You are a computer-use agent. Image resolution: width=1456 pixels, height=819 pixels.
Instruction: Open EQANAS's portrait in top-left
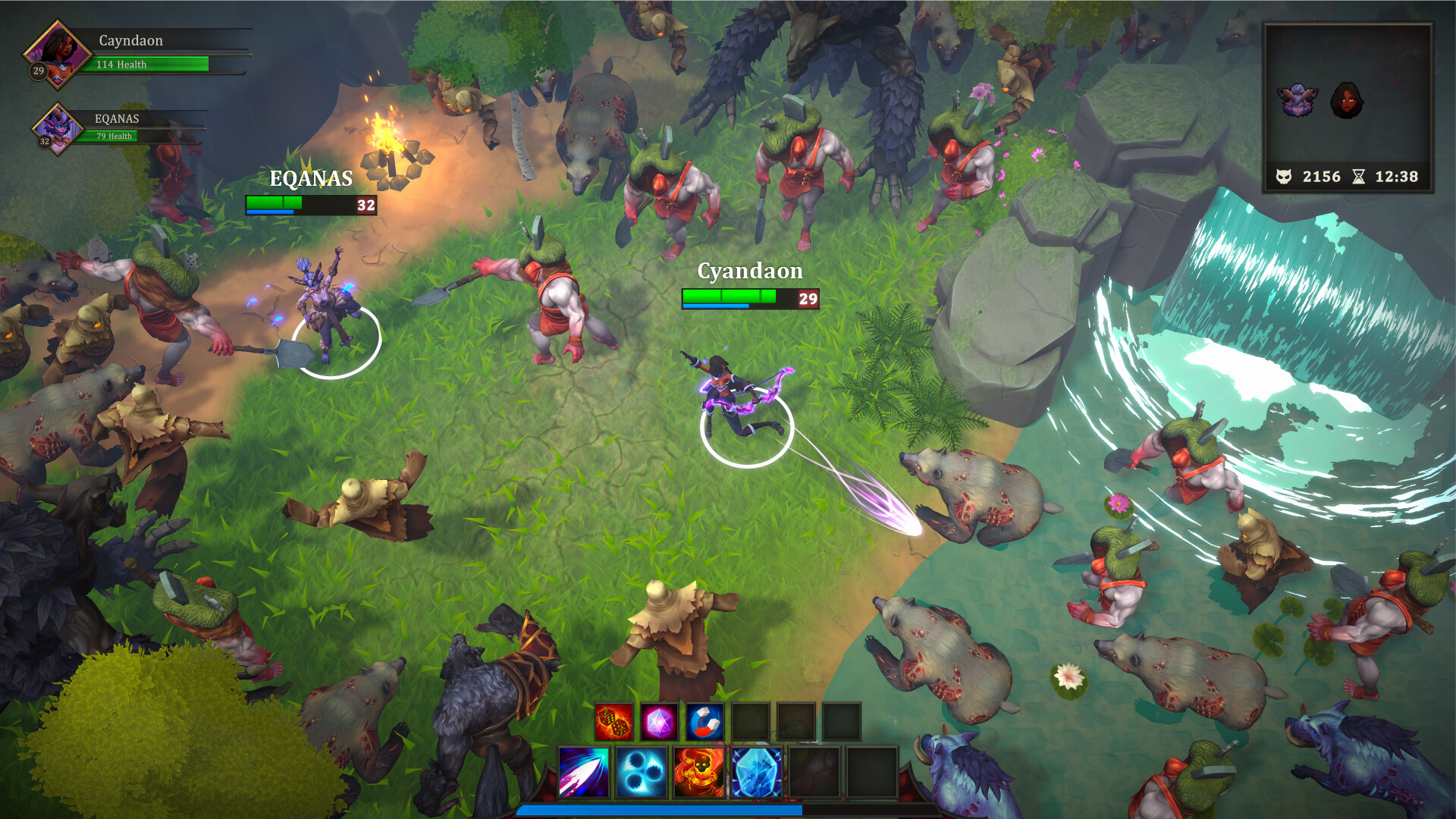(x=57, y=129)
